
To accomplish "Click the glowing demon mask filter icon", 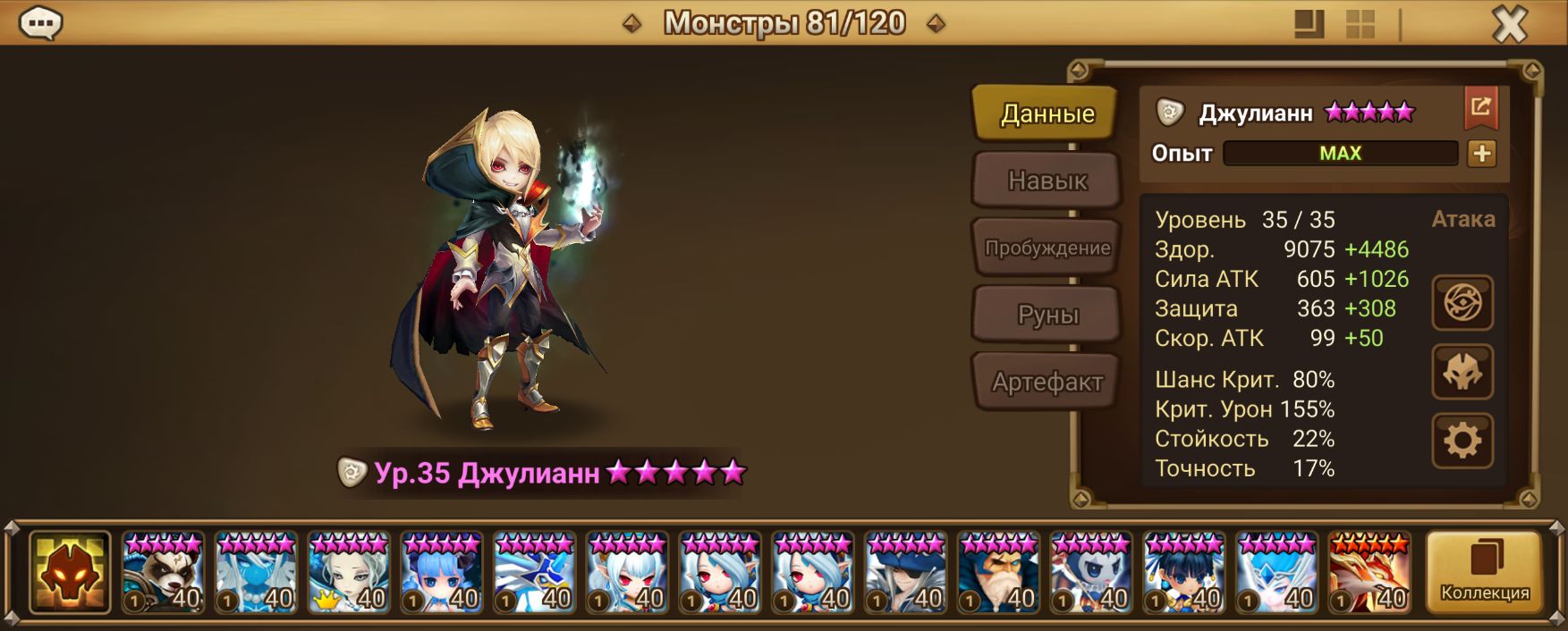I will 70,573.
